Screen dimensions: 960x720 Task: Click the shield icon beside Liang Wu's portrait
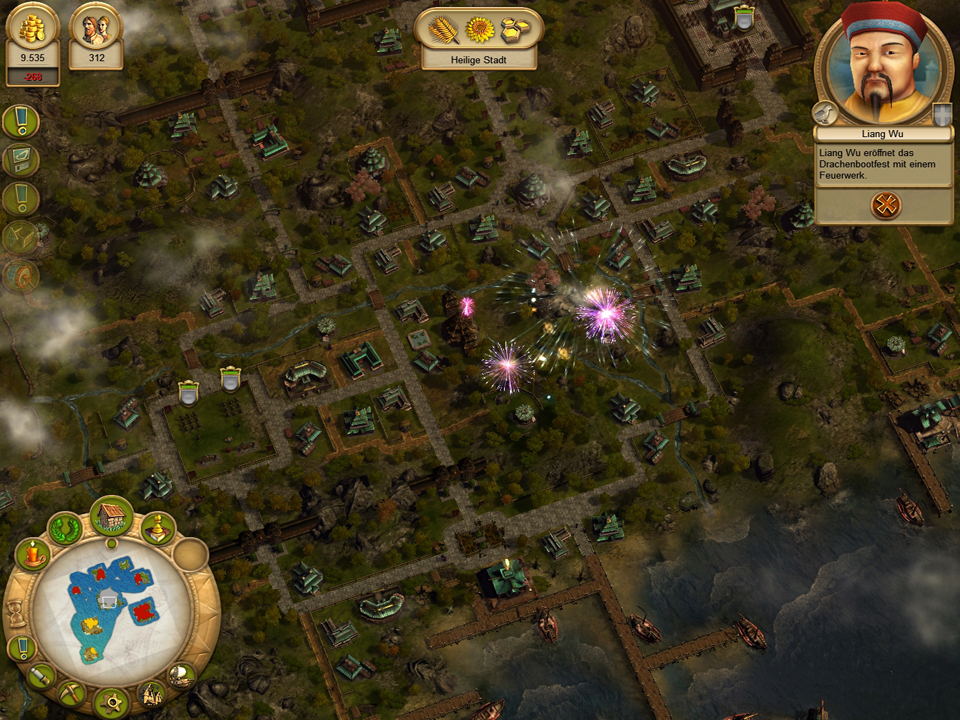point(941,113)
